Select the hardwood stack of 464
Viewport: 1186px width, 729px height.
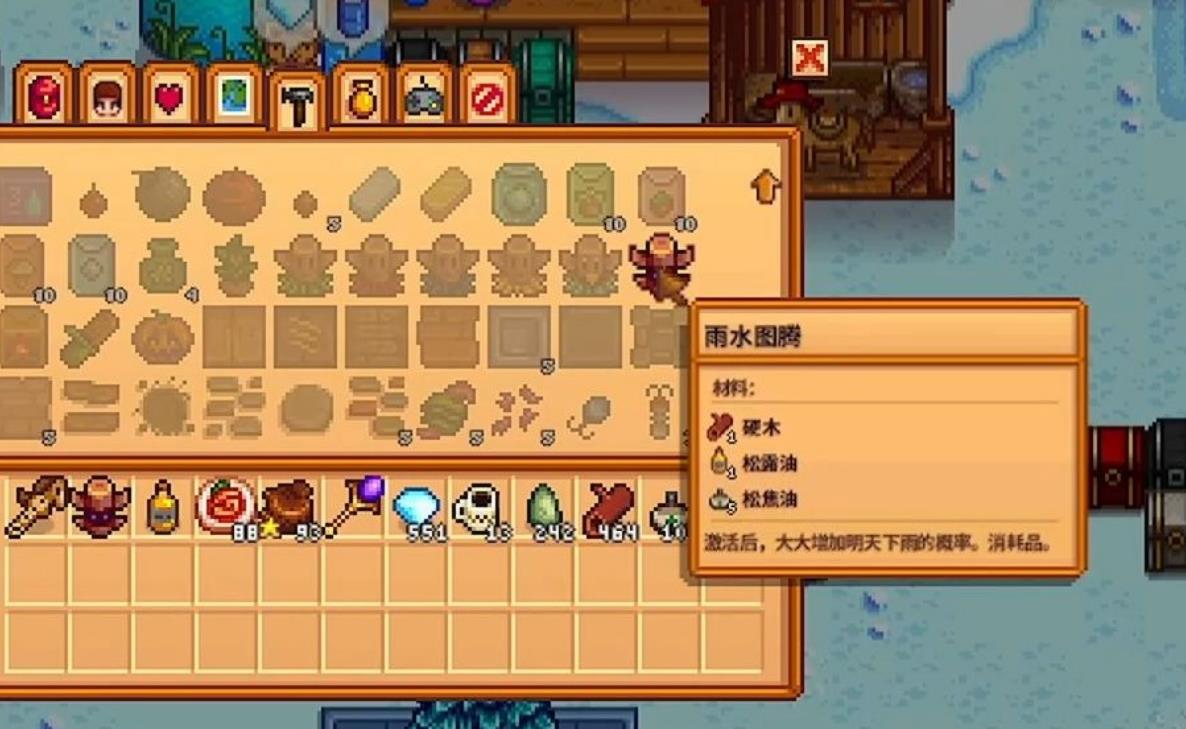point(608,507)
